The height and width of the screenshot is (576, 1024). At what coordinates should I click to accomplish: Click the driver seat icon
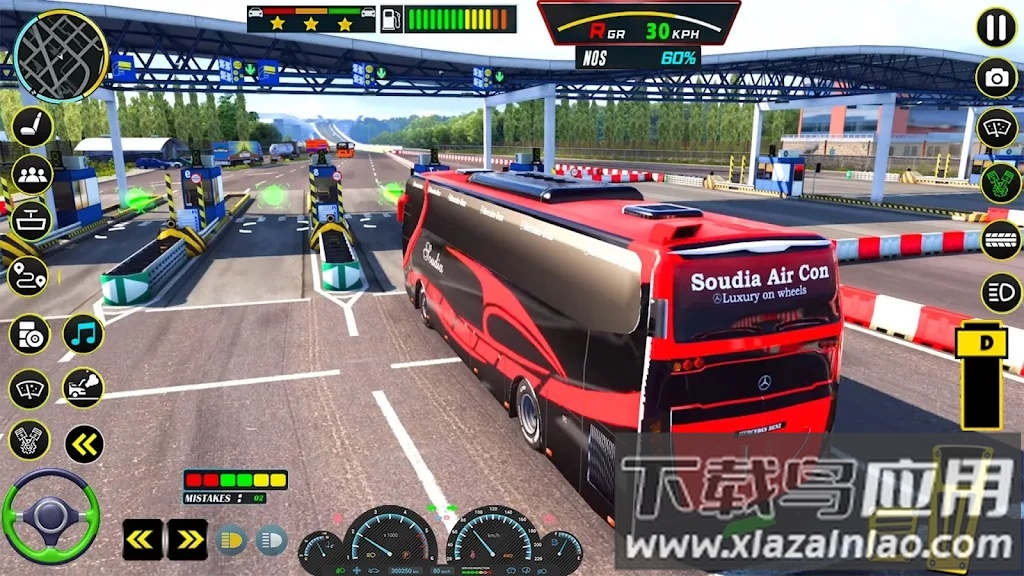click(32, 126)
